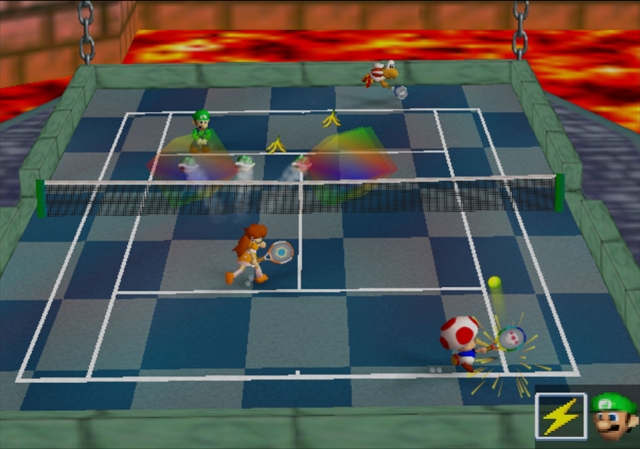Select the lightning bolt item box

point(560,415)
